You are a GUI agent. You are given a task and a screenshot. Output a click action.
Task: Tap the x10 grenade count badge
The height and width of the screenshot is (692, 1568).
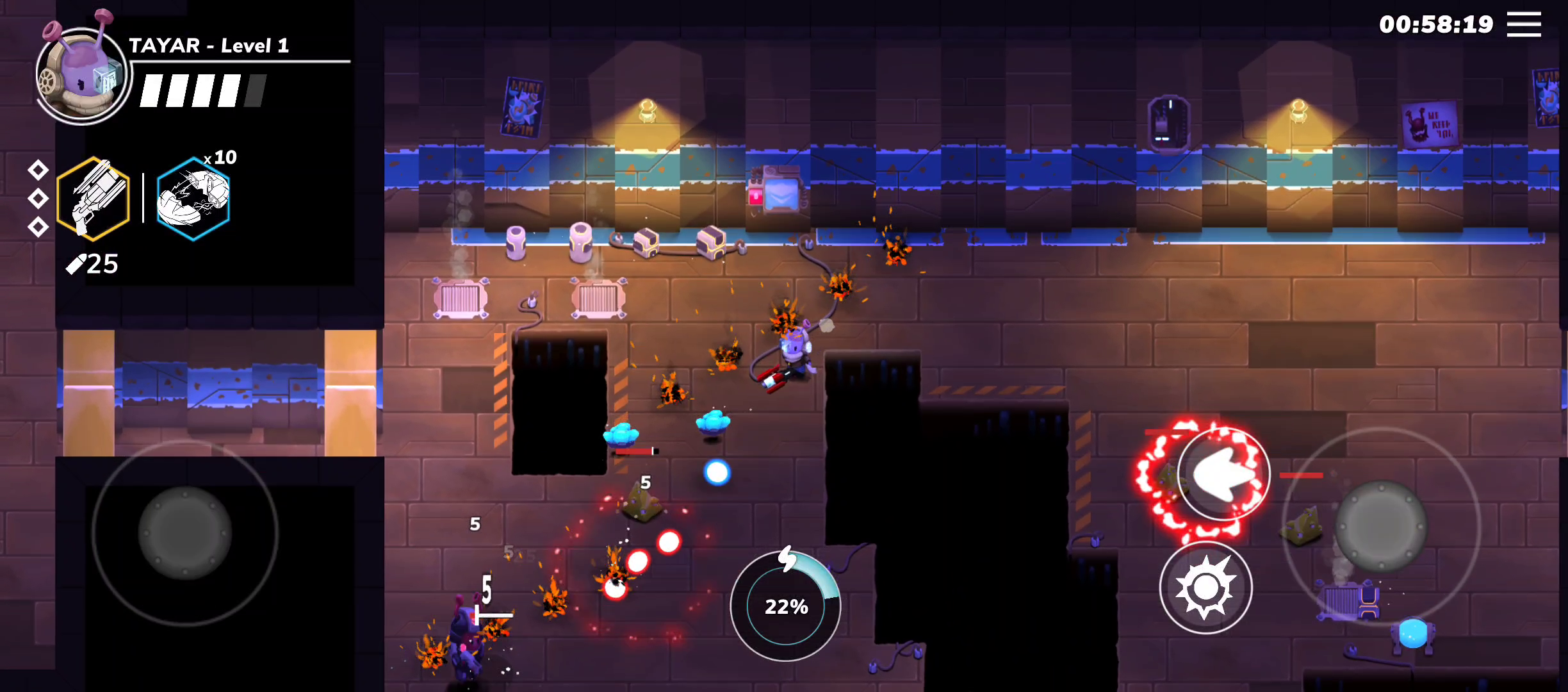221,157
